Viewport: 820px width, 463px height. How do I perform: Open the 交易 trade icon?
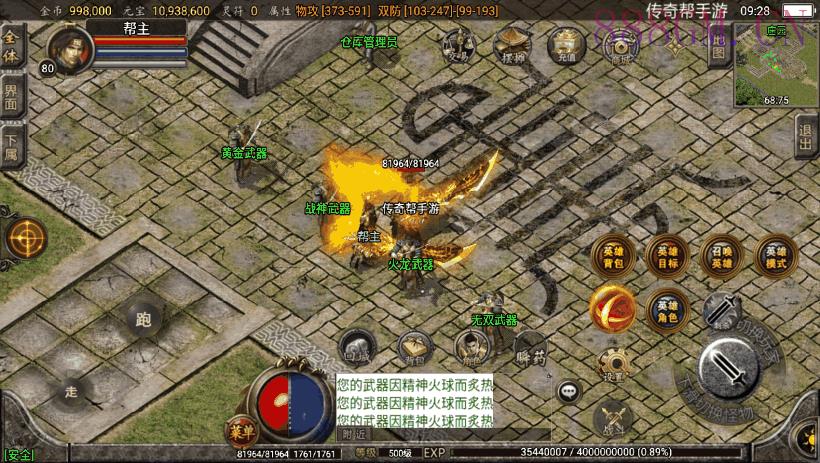tap(459, 48)
